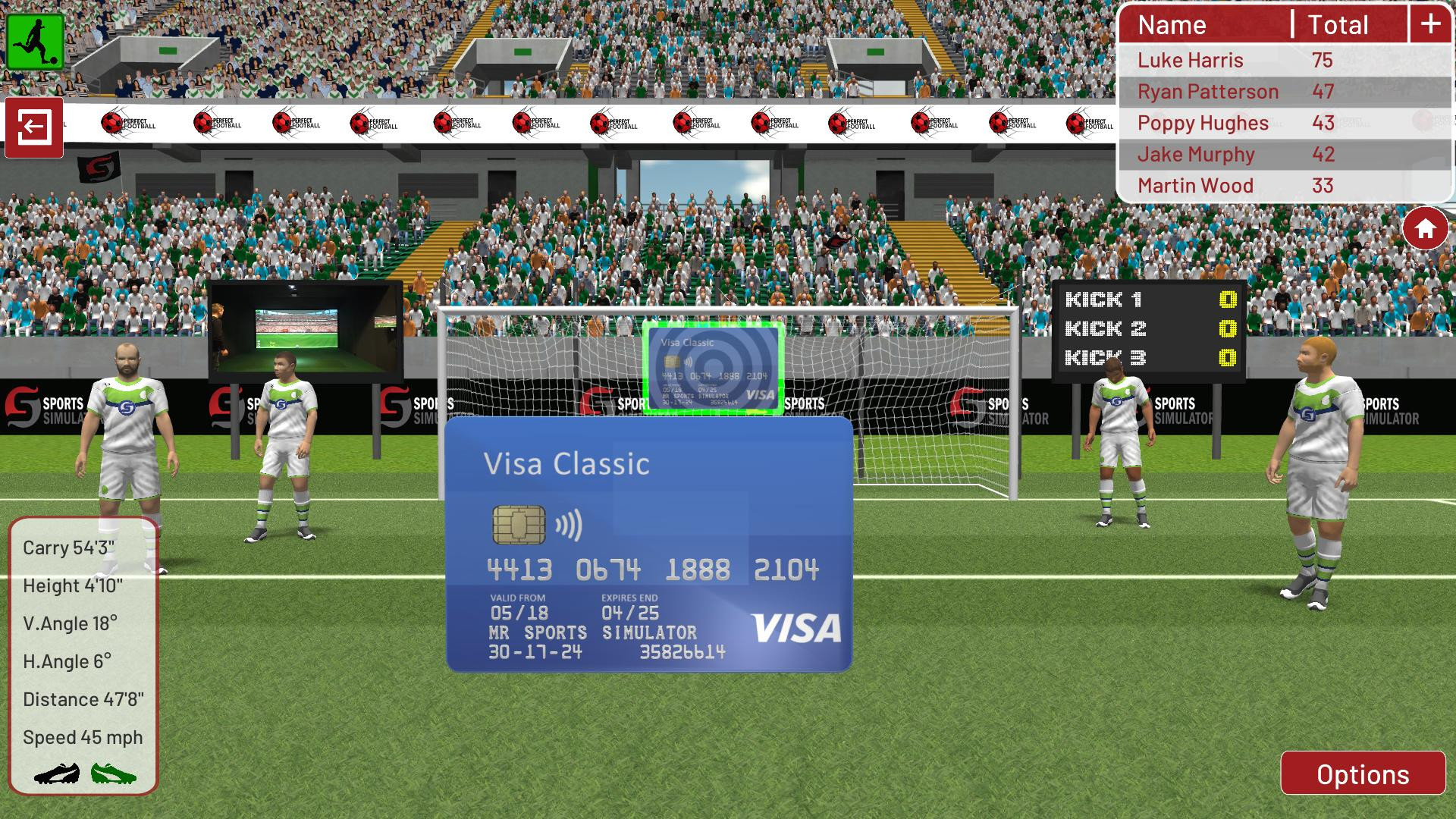This screenshot has height=819, width=1456.
Task: Add a new player with the plus icon
Action: coord(1432,24)
